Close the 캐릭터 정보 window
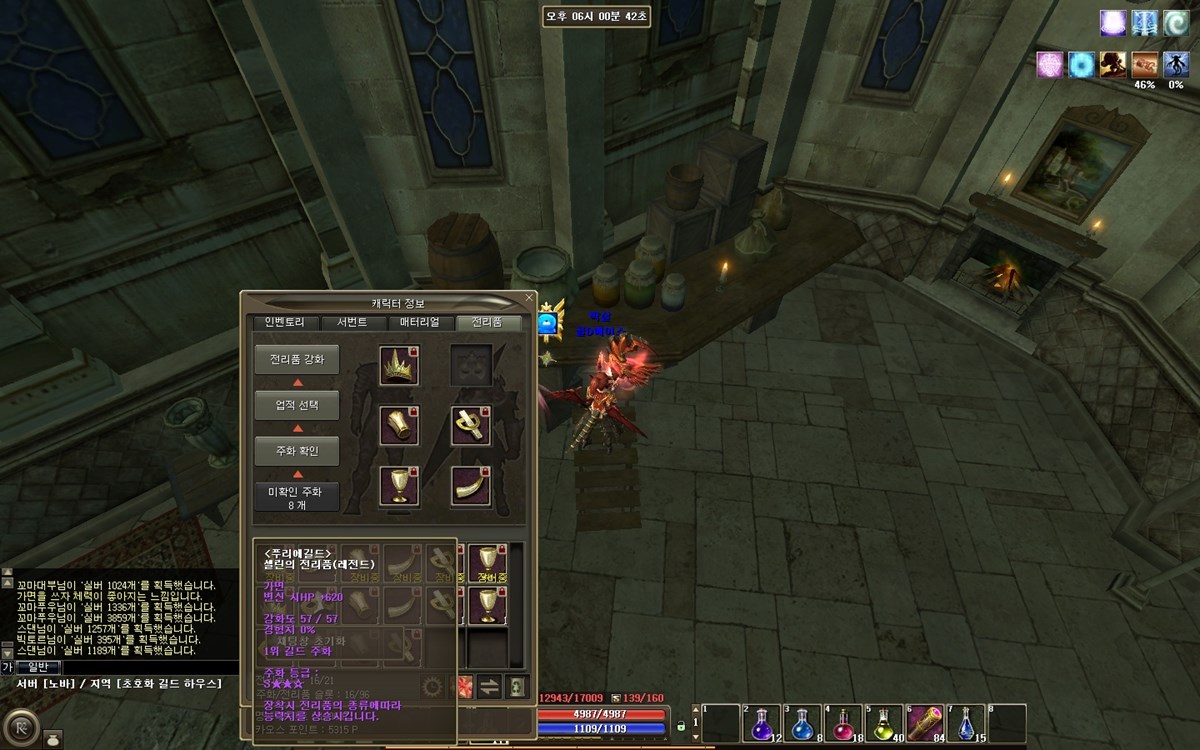Image resolution: width=1200 pixels, height=750 pixels. point(529,297)
